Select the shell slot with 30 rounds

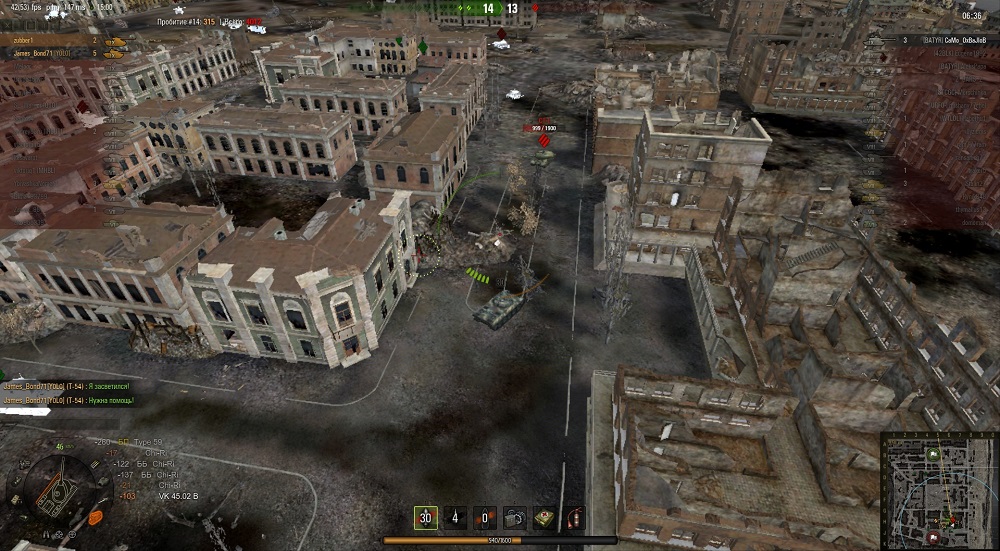point(426,517)
